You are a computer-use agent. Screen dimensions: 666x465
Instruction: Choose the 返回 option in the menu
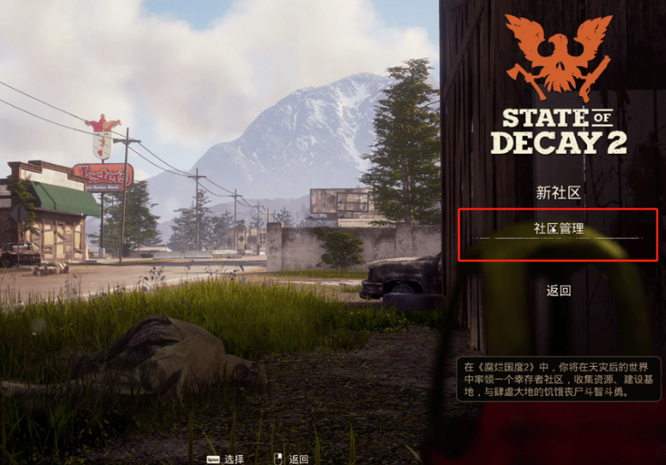(558, 291)
